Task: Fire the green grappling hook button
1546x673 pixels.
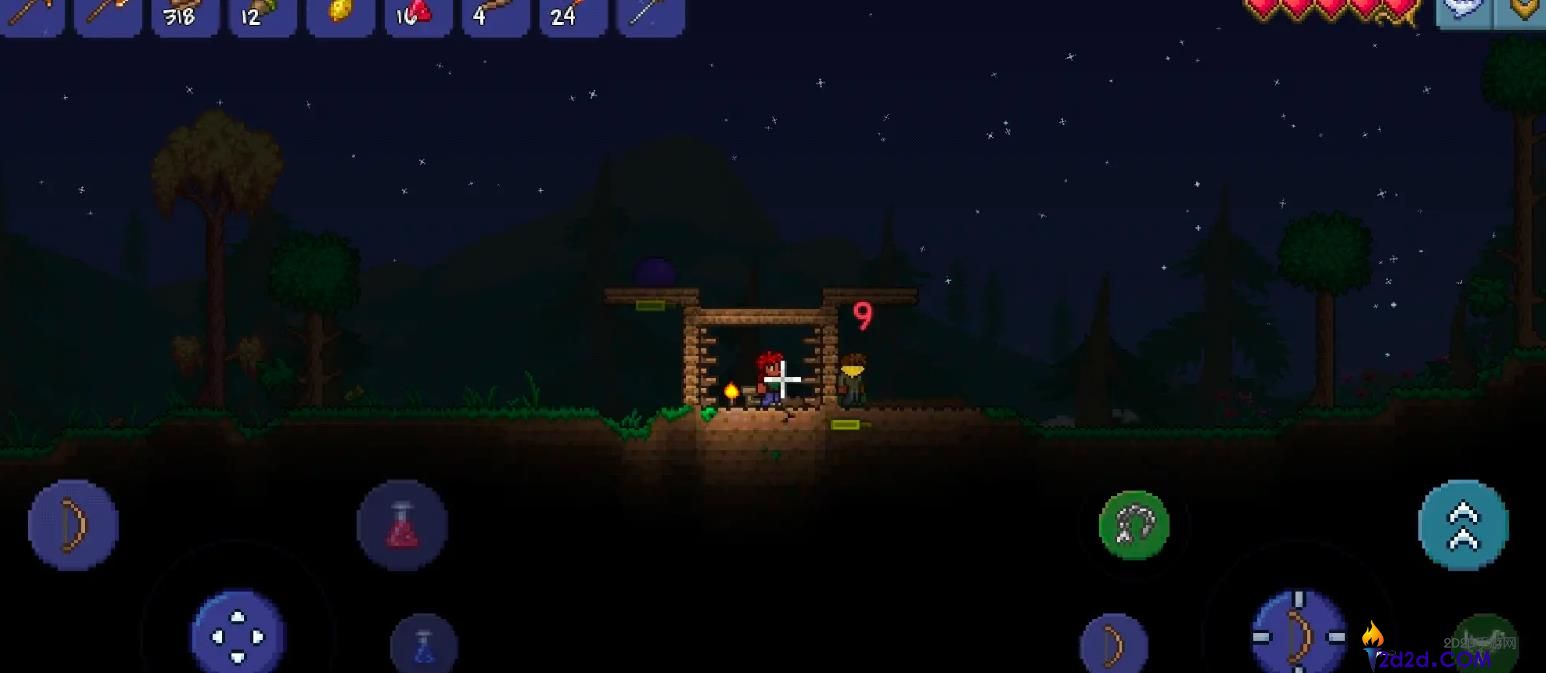Action: 1134,525
